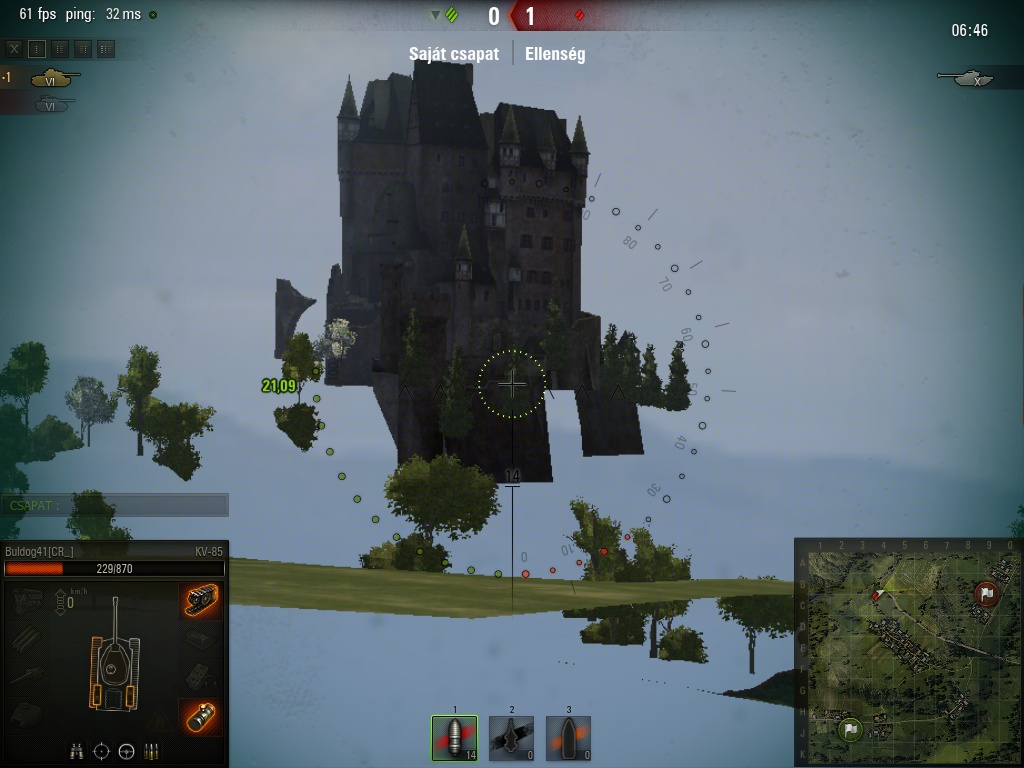Select the depleted APCR shell in slot 2
1024x768 pixels.
click(511, 739)
